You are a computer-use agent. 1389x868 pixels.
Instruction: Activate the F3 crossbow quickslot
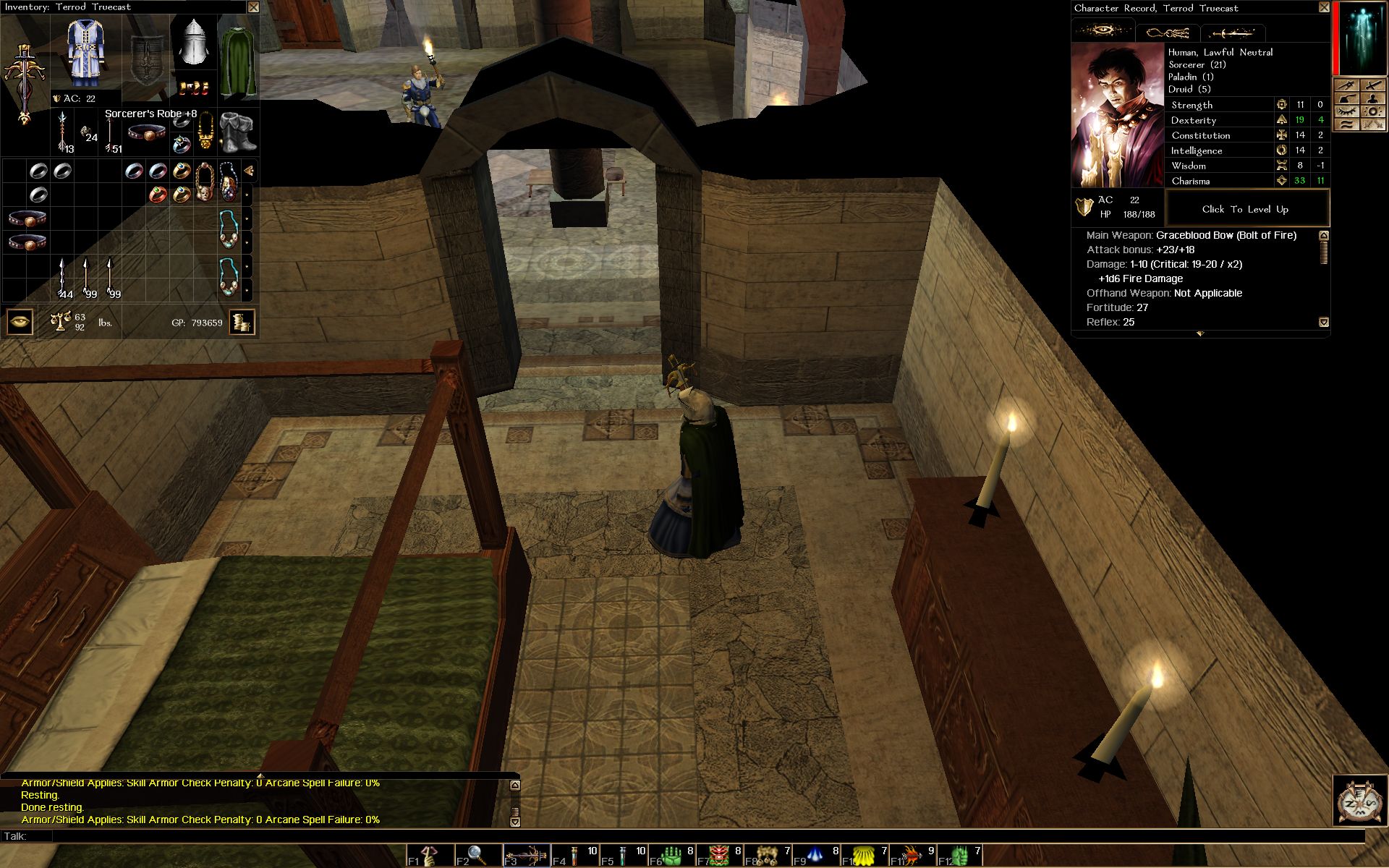coord(526,856)
